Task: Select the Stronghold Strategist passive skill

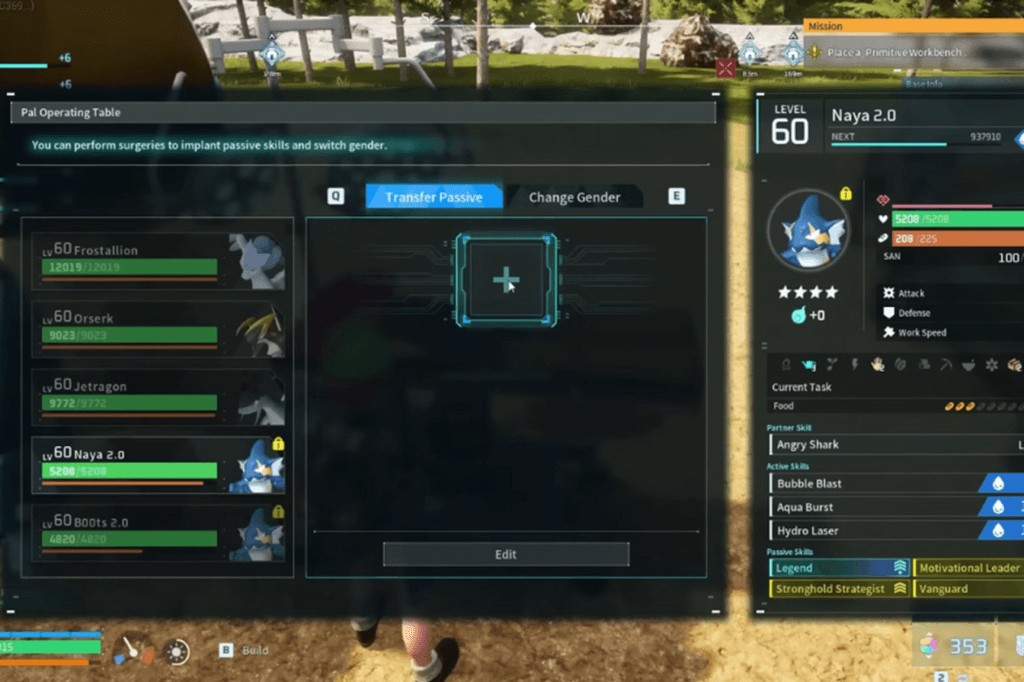Action: [838, 589]
